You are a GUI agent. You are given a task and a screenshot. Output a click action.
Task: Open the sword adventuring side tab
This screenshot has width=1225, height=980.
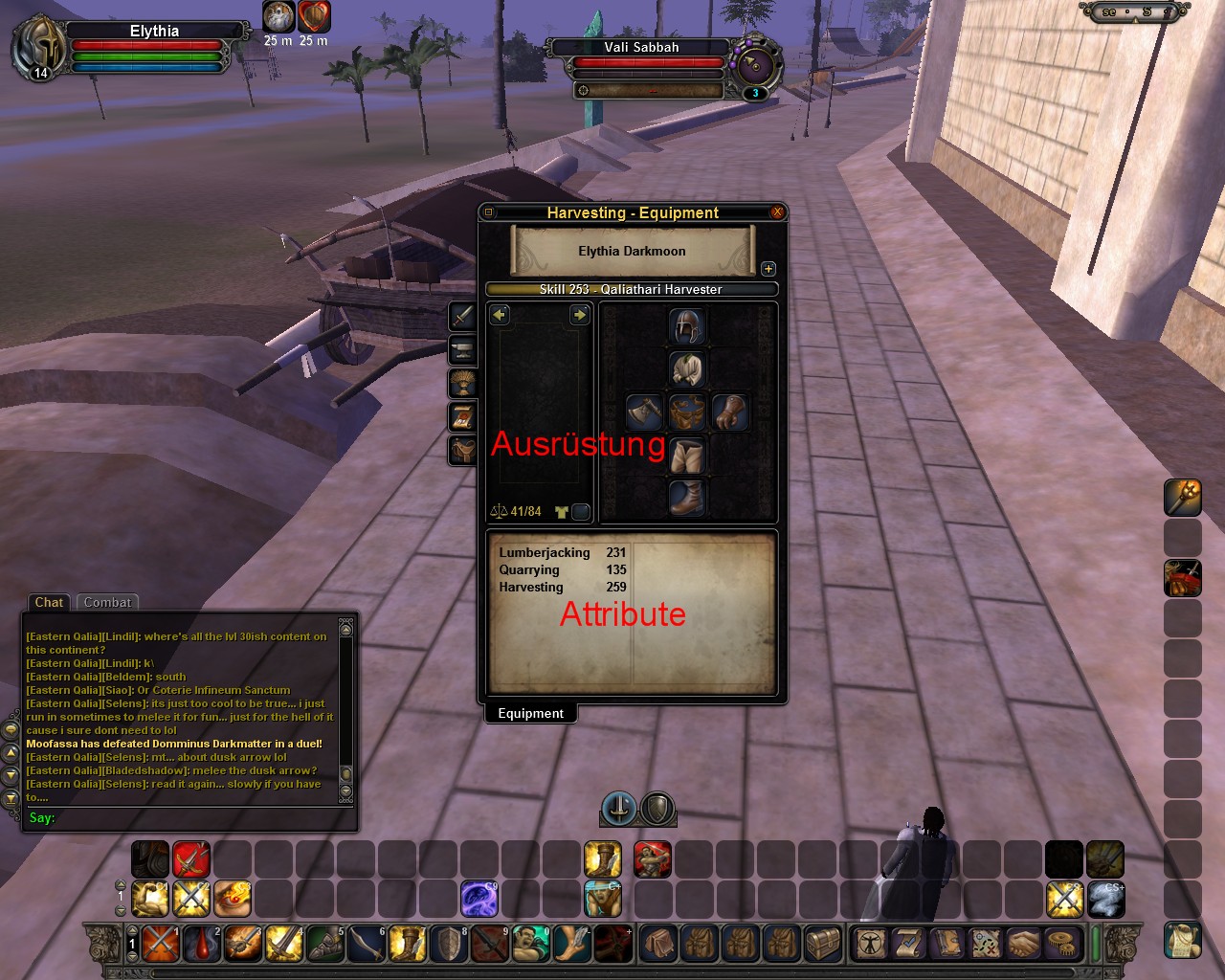point(463,316)
